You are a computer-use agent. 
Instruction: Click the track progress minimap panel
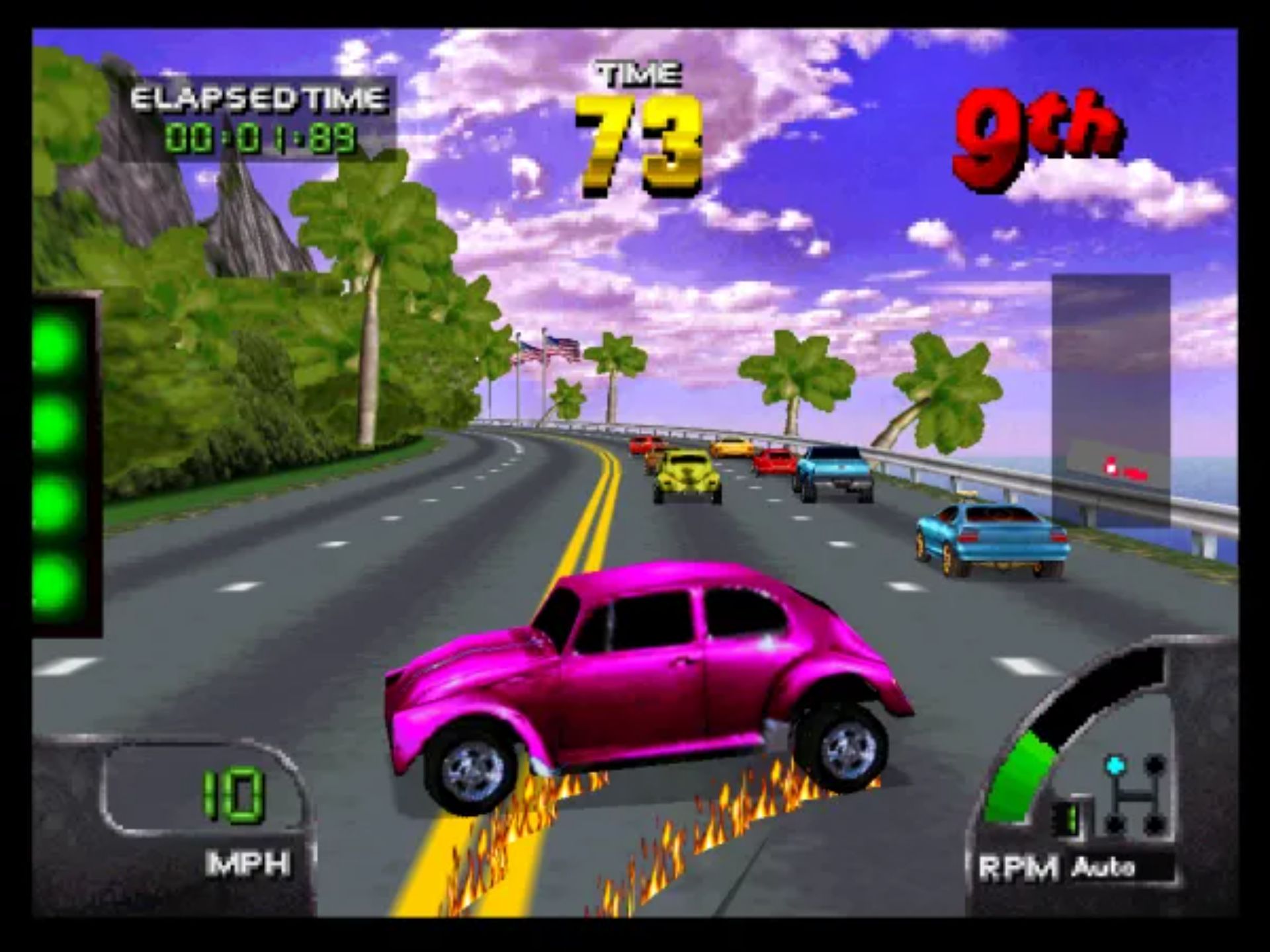point(1111,400)
